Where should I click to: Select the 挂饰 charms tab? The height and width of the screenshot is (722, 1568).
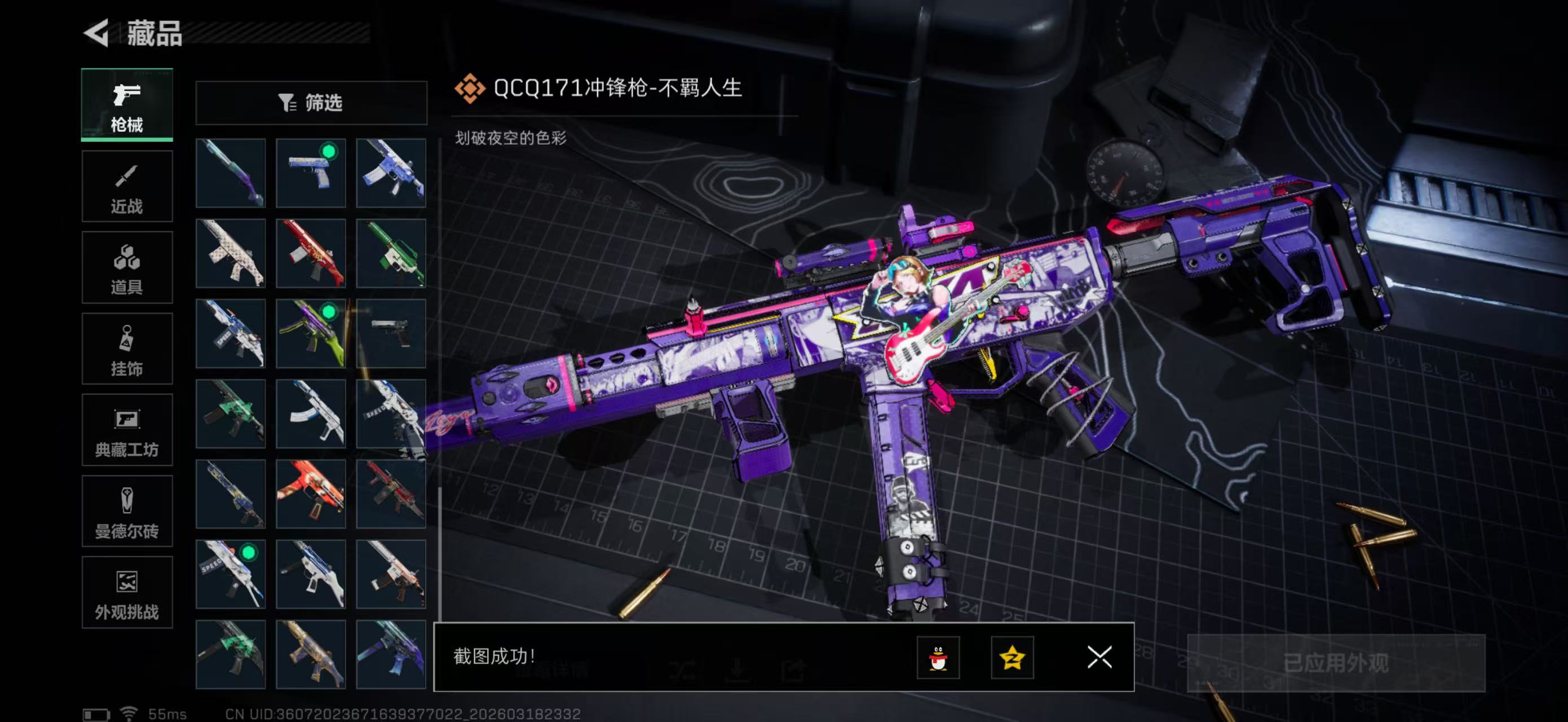127,349
